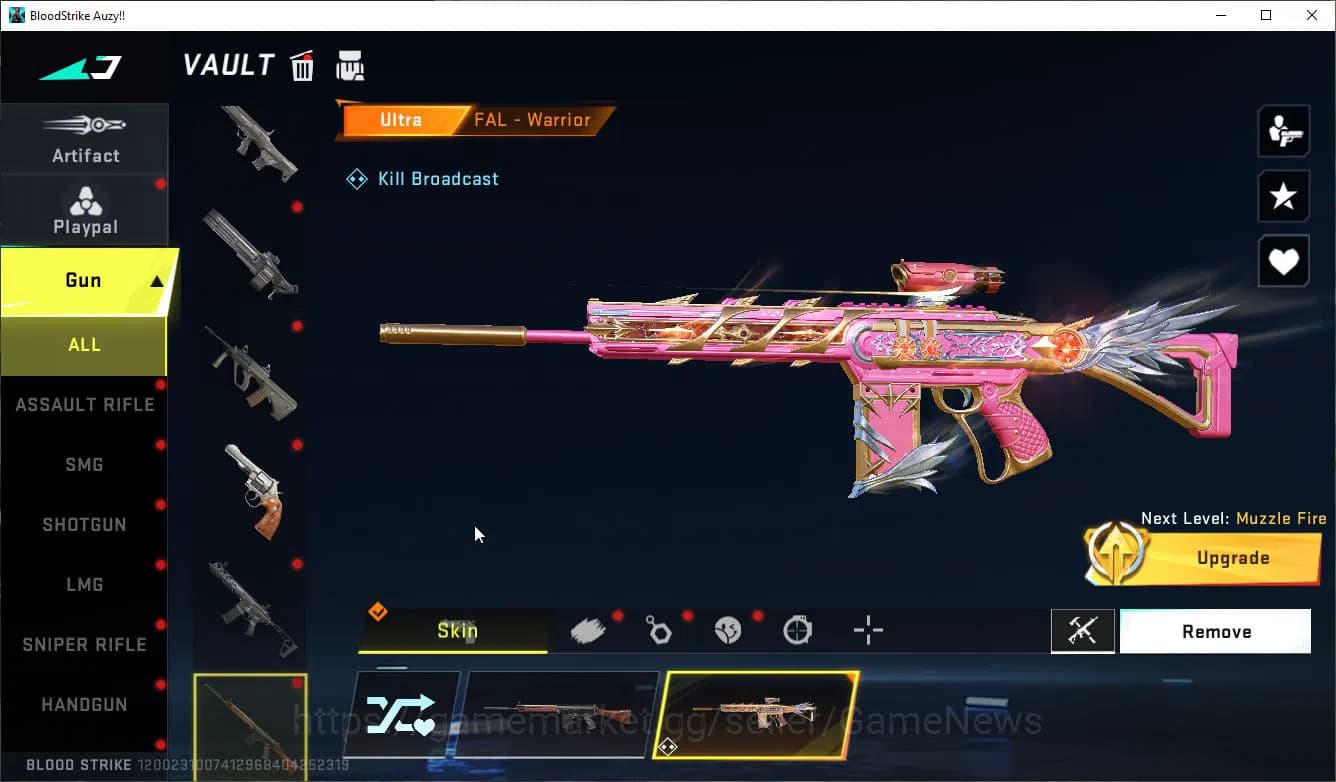1336x782 pixels.
Task: Open the HANDGUN weapon category
Action: (x=84, y=704)
